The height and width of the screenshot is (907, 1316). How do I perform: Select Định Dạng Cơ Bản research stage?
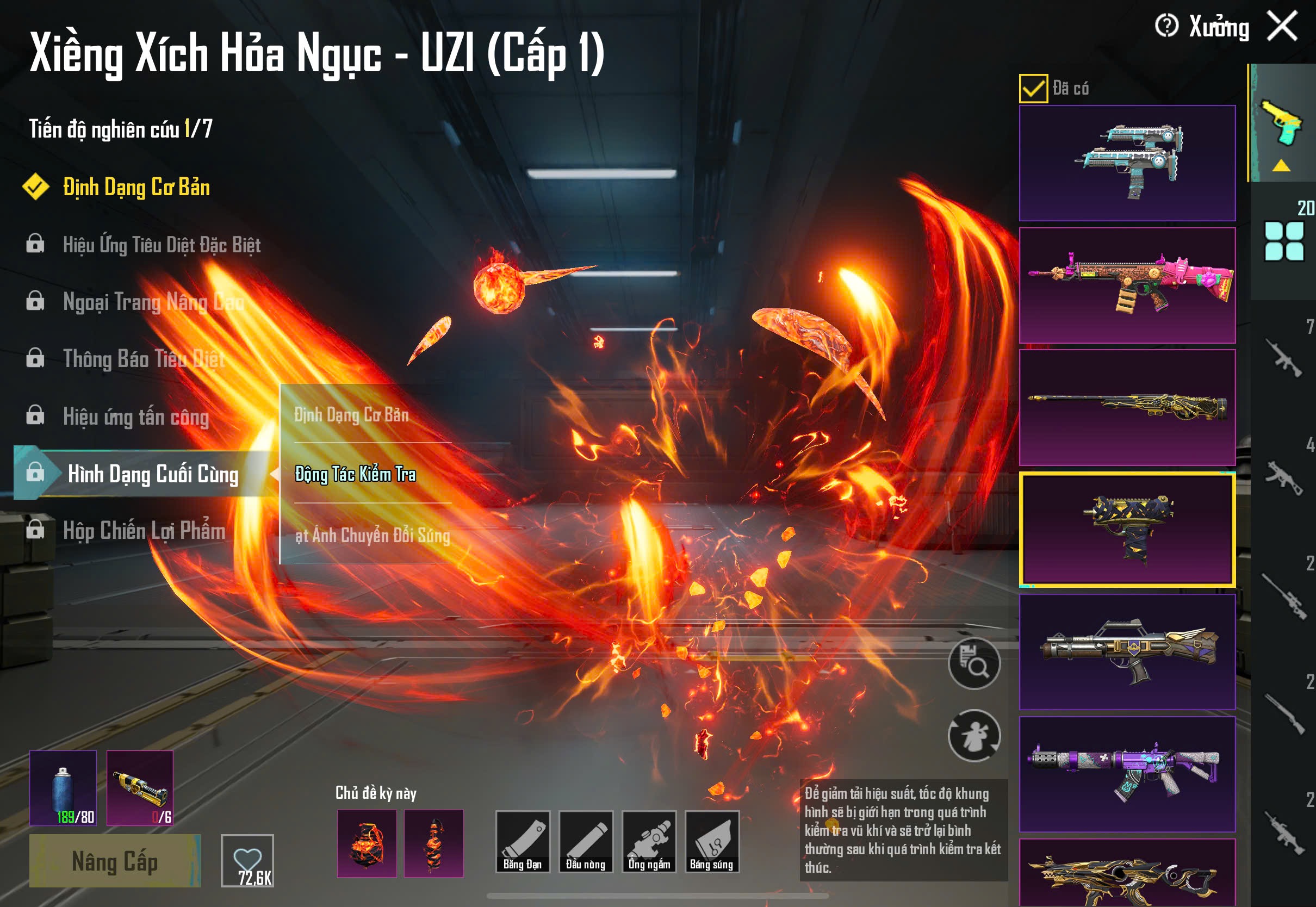pyautogui.click(x=136, y=188)
